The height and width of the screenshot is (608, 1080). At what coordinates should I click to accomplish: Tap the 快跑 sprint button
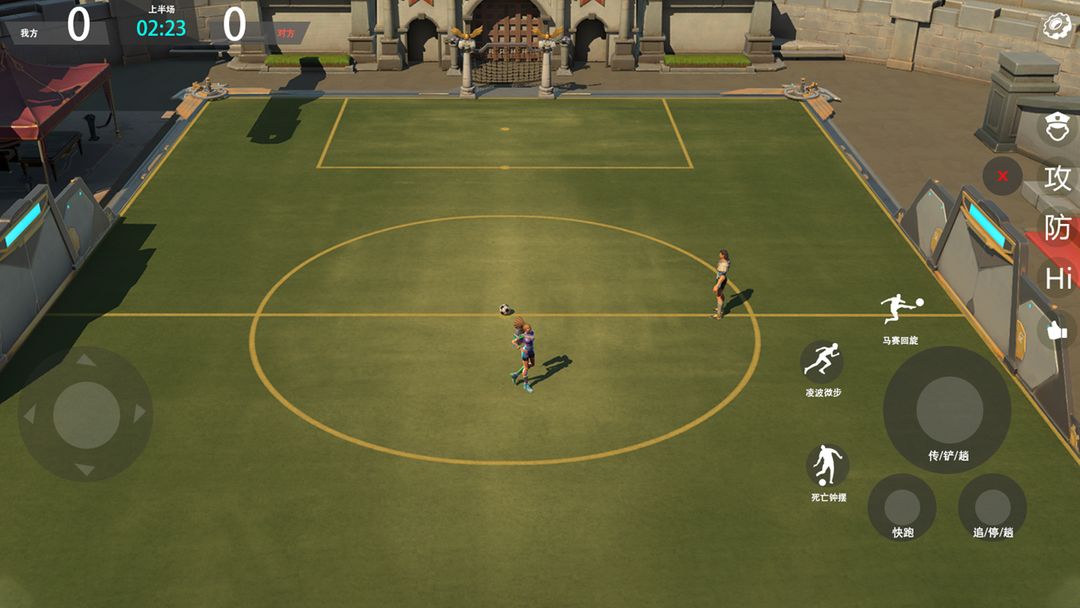click(902, 506)
